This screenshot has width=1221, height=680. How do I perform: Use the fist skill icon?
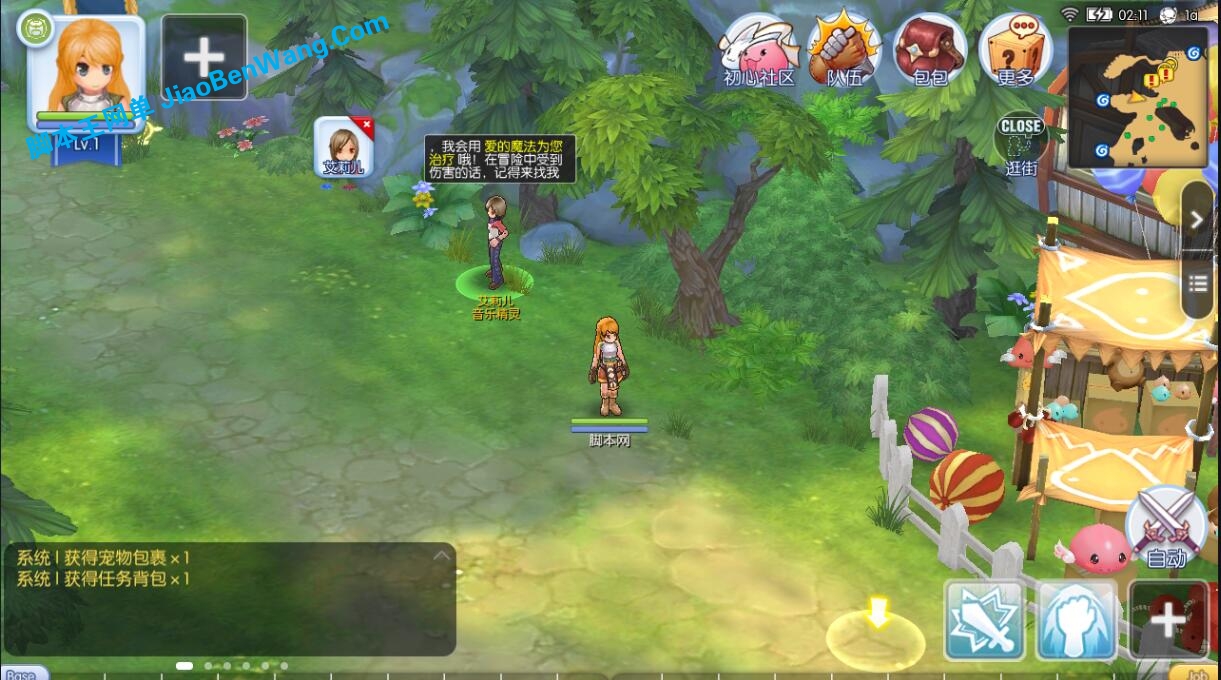click(1077, 620)
